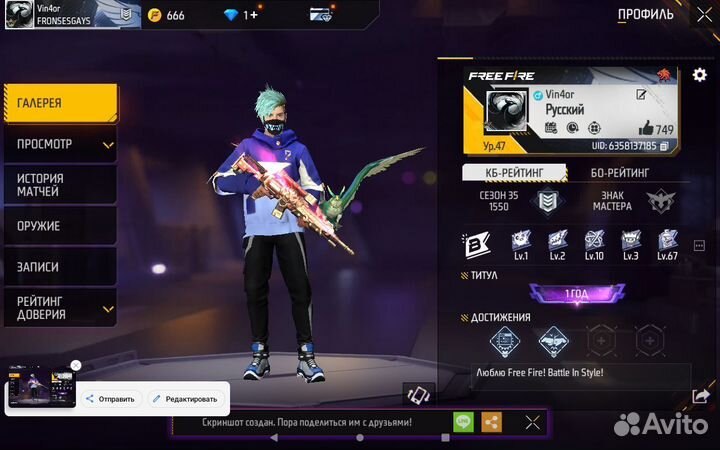The height and width of the screenshot is (450, 720).
Task: Tap Отправить to send the screenshot
Action: point(110,399)
